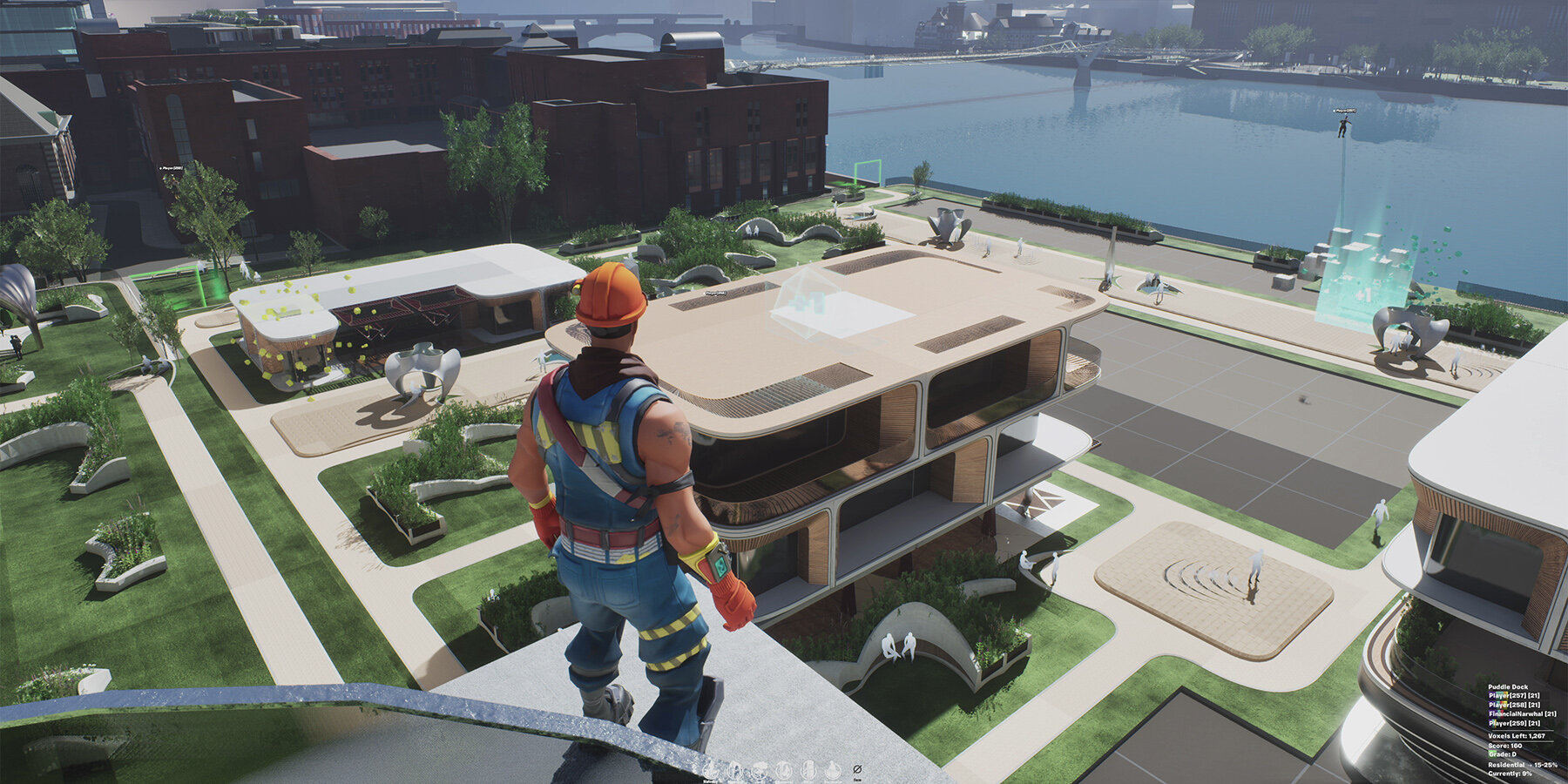The height and width of the screenshot is (784, 1568).
Task: Choose the leaf-shaped icon in the hotbar
Action: pos(735,771)
